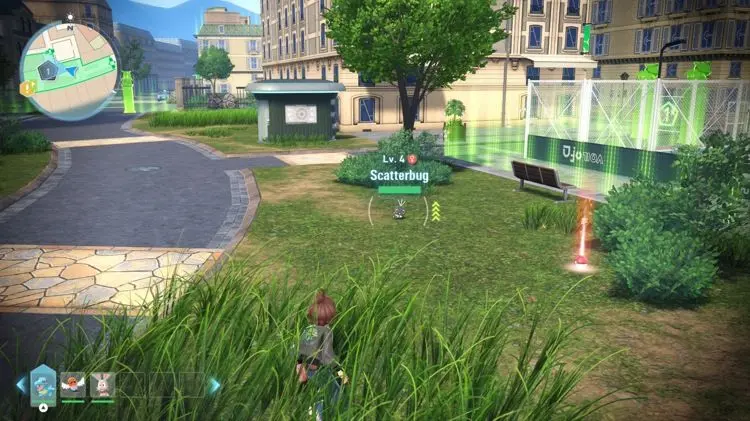Select the blue lead Pokémon party slot

pos(43,384)
